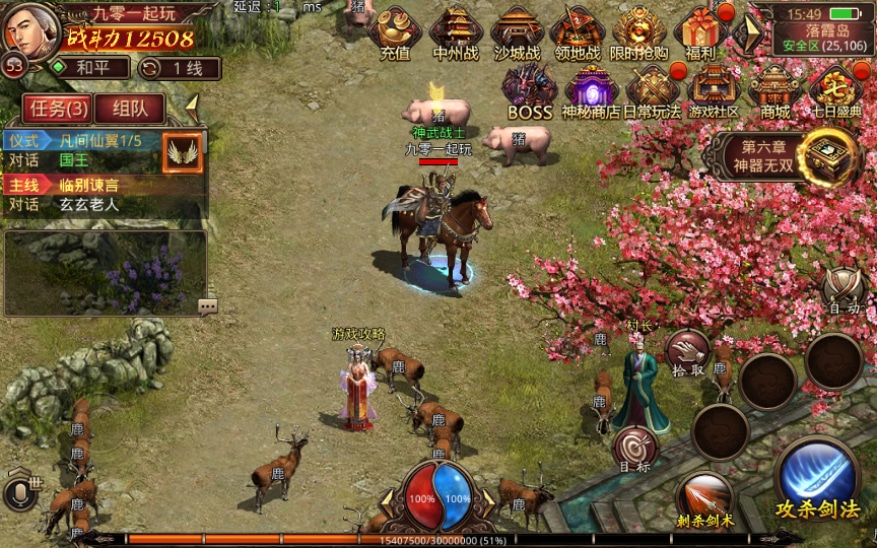The height and width of the screenshot is (548, 877).
Task: Switch to the 任务(3) quest tab
Action: point(56,108)
